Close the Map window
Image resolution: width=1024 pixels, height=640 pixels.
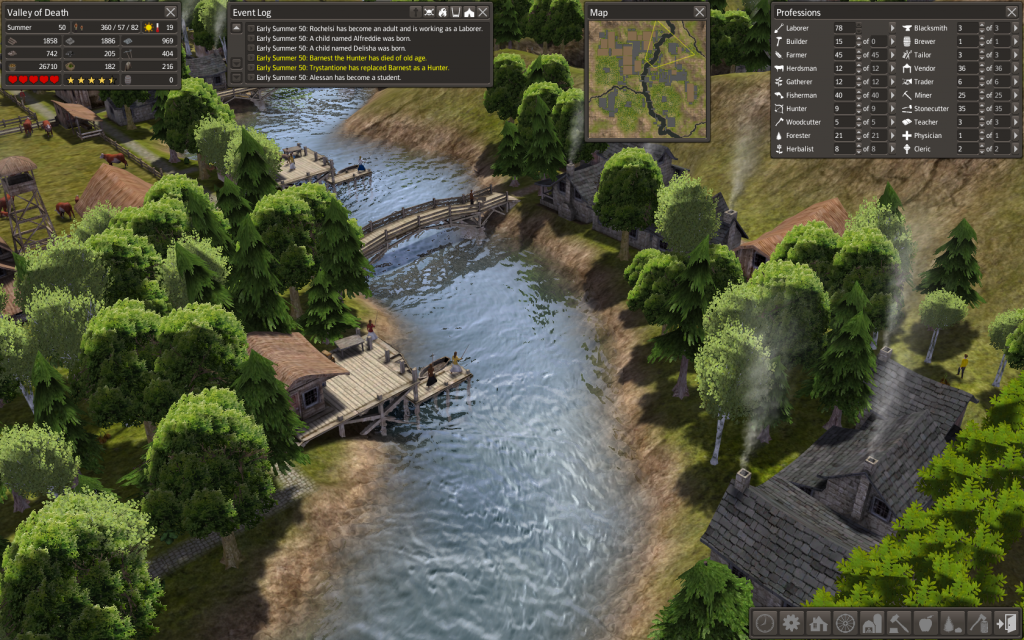(699, 12)
